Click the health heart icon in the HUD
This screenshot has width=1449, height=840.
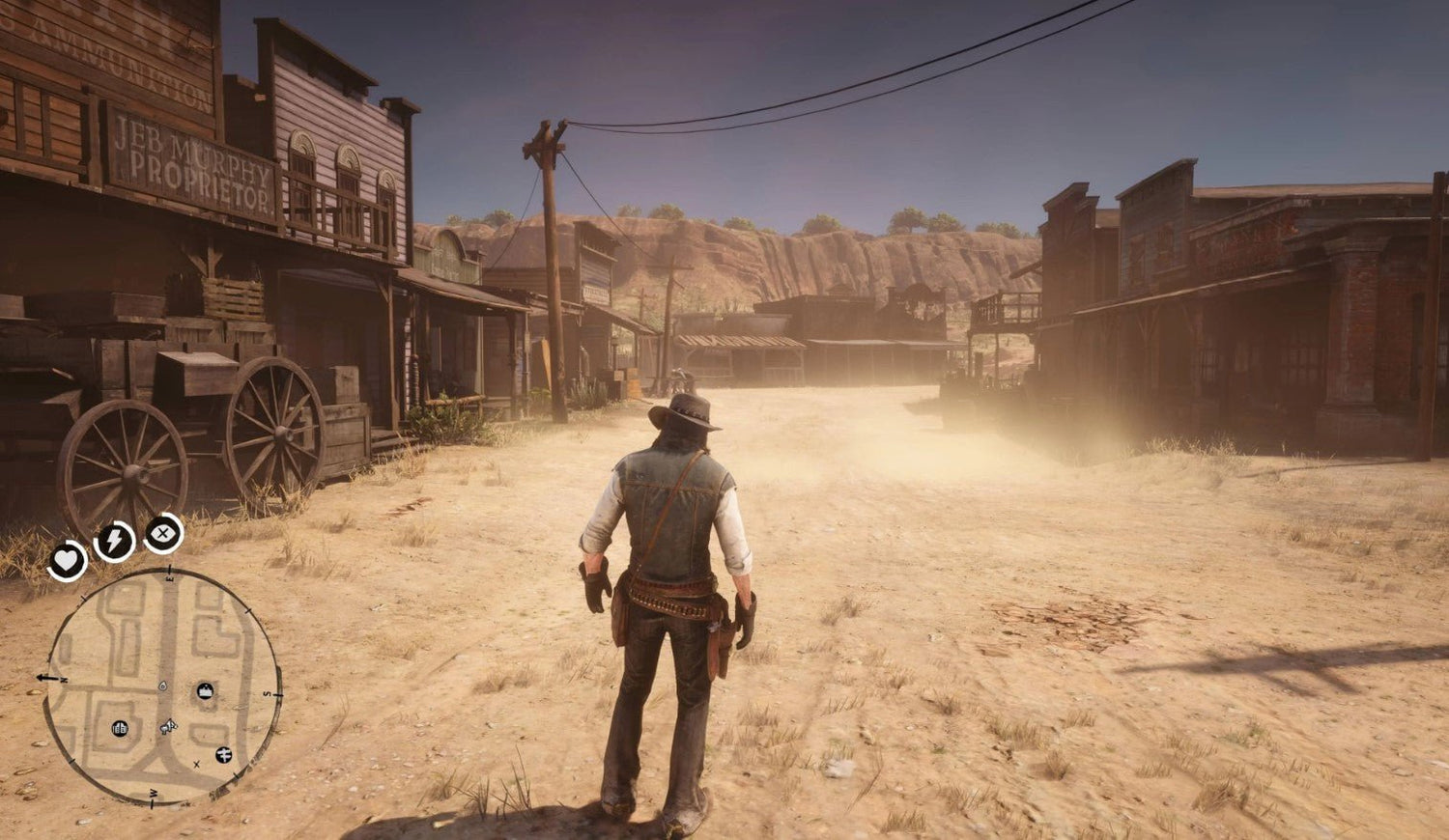tap(68, 560)
